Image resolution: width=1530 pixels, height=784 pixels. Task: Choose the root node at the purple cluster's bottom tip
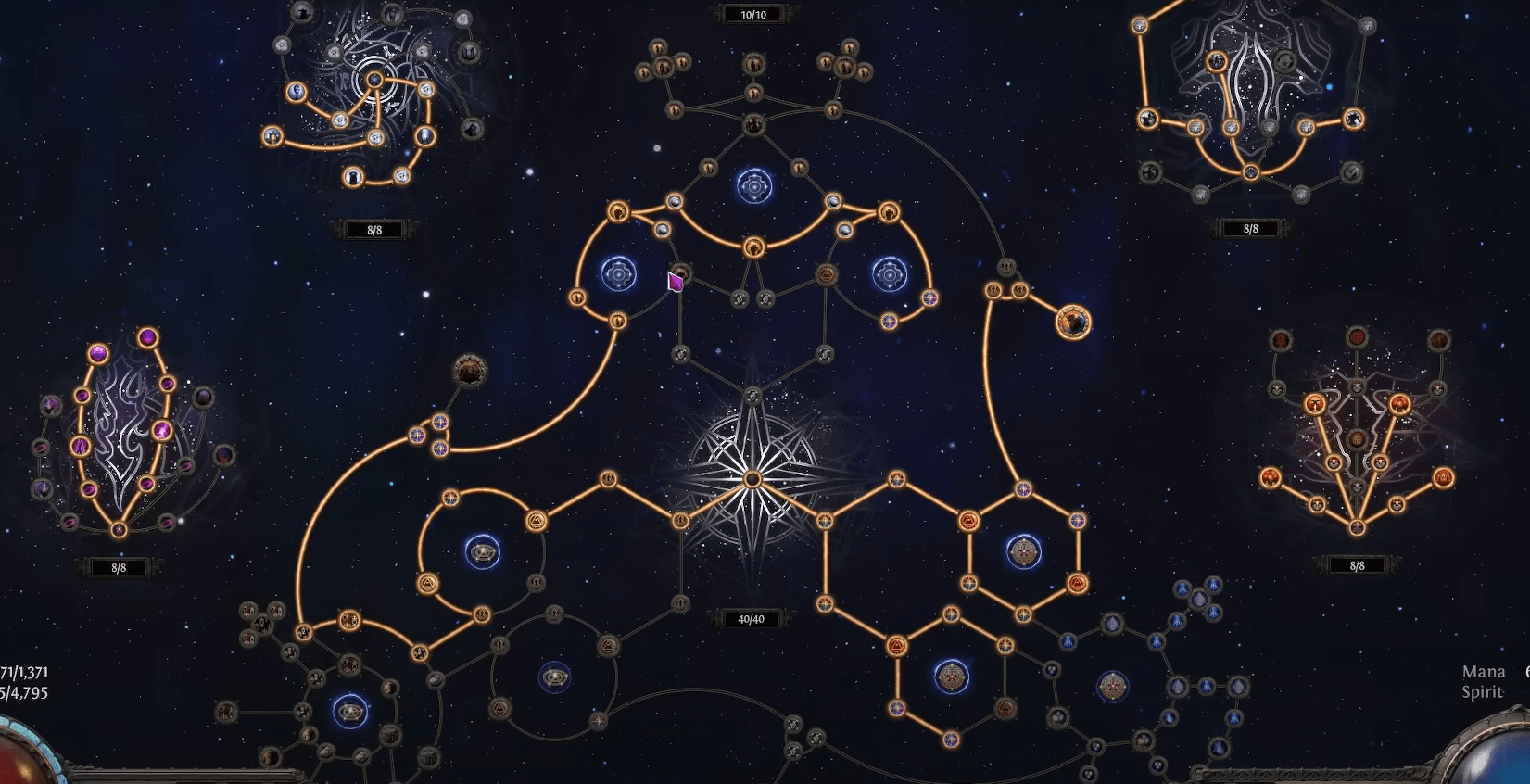click(119, 530)
